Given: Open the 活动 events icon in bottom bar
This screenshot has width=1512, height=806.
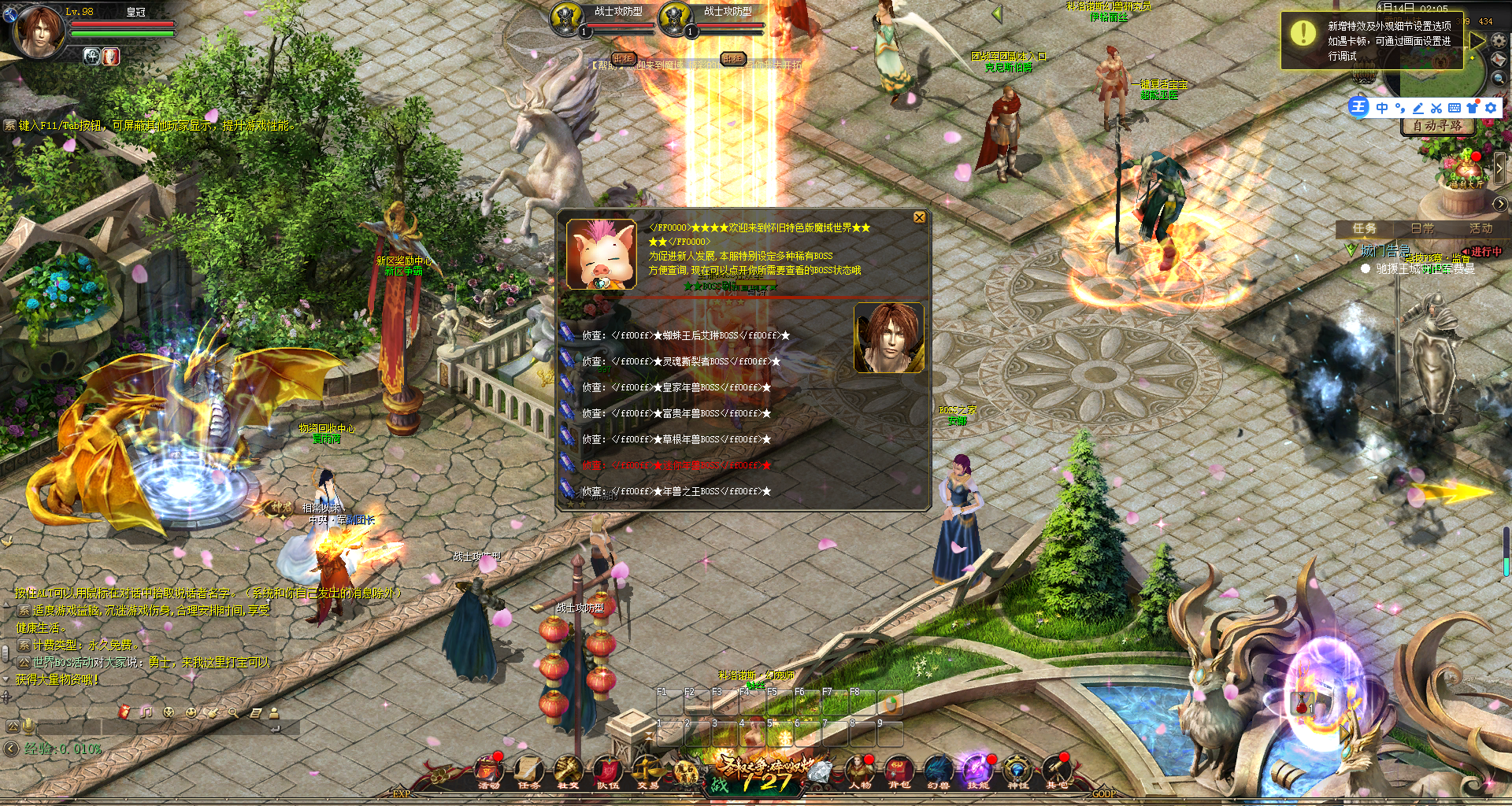Looking at the screenshot, I should [x=489, y=771].
